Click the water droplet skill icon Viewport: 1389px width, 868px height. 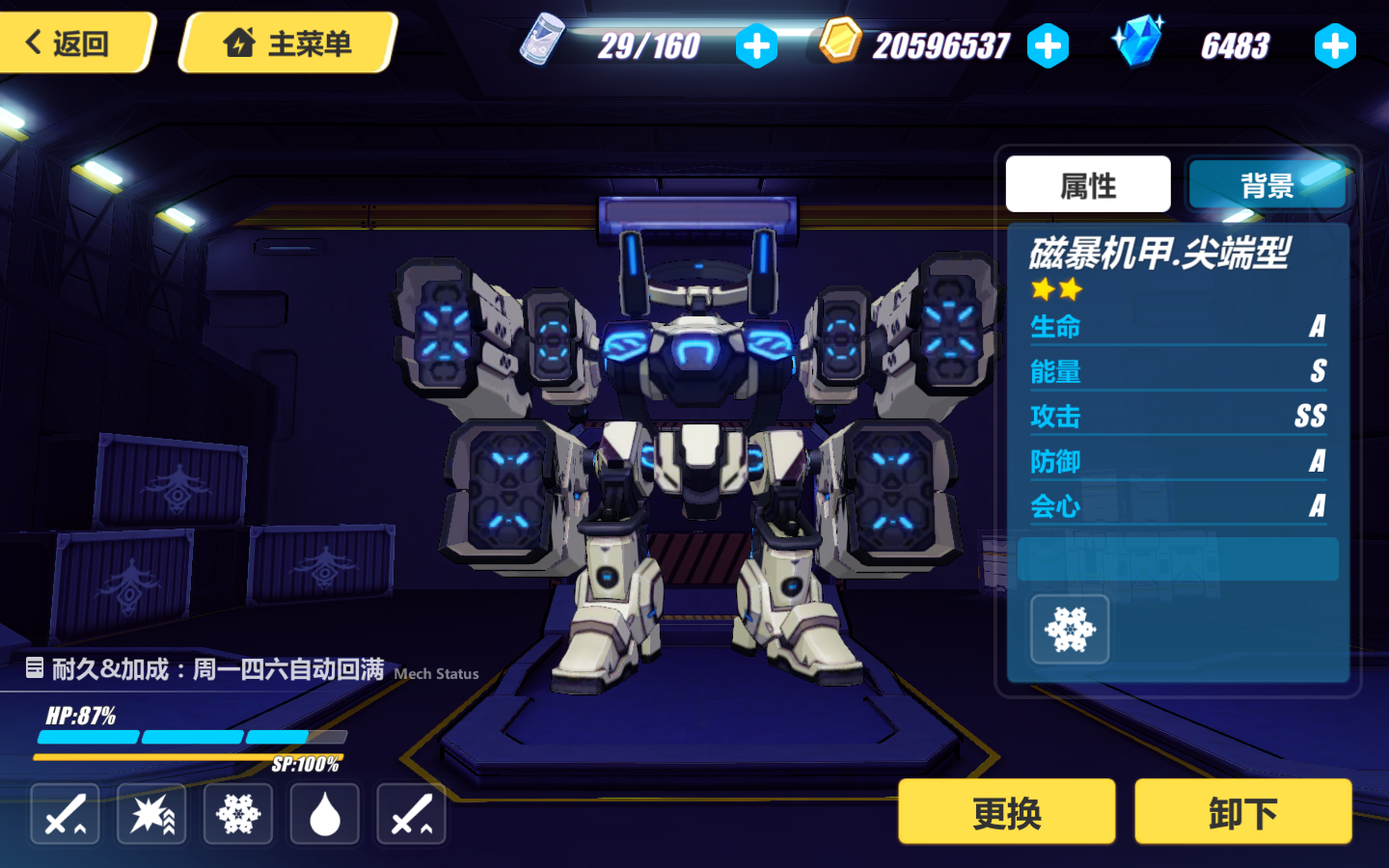[324, 813]
